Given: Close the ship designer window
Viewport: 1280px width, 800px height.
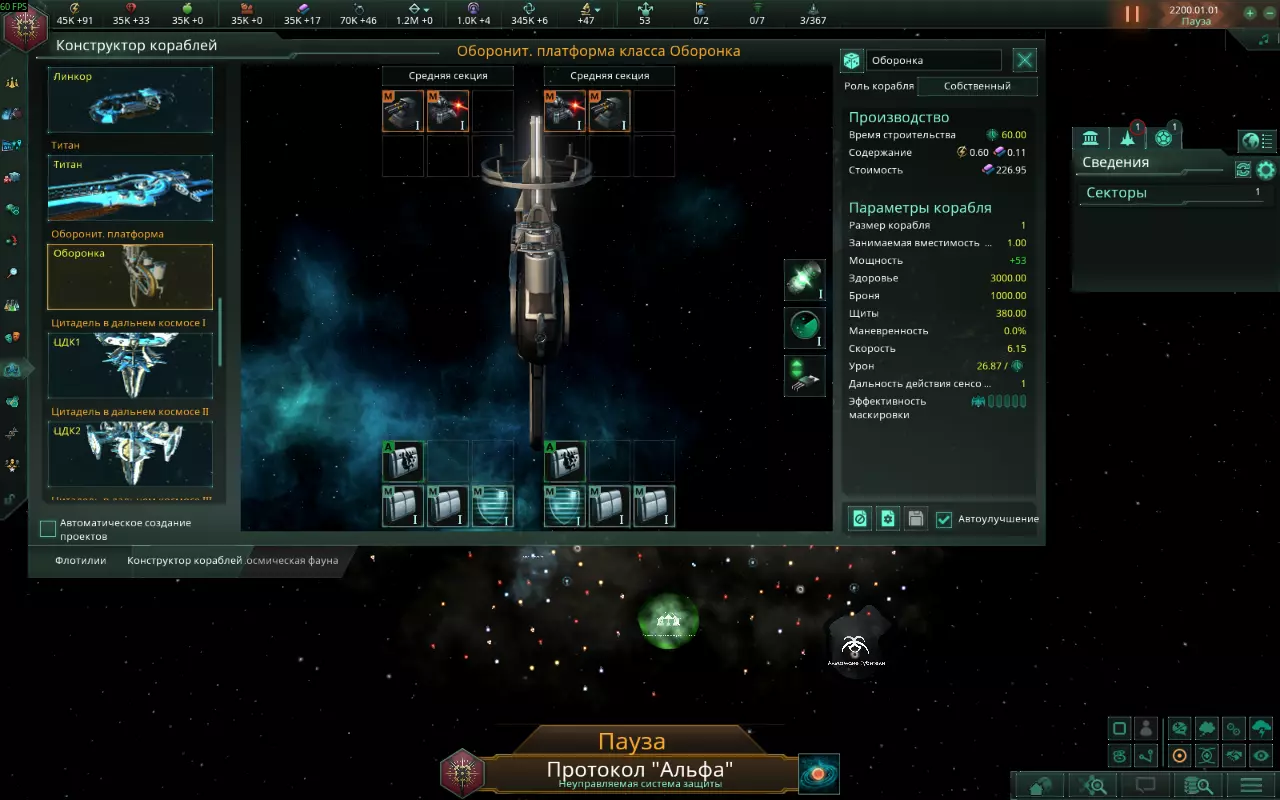Looking at the screenshot, I should (1025, 60).
